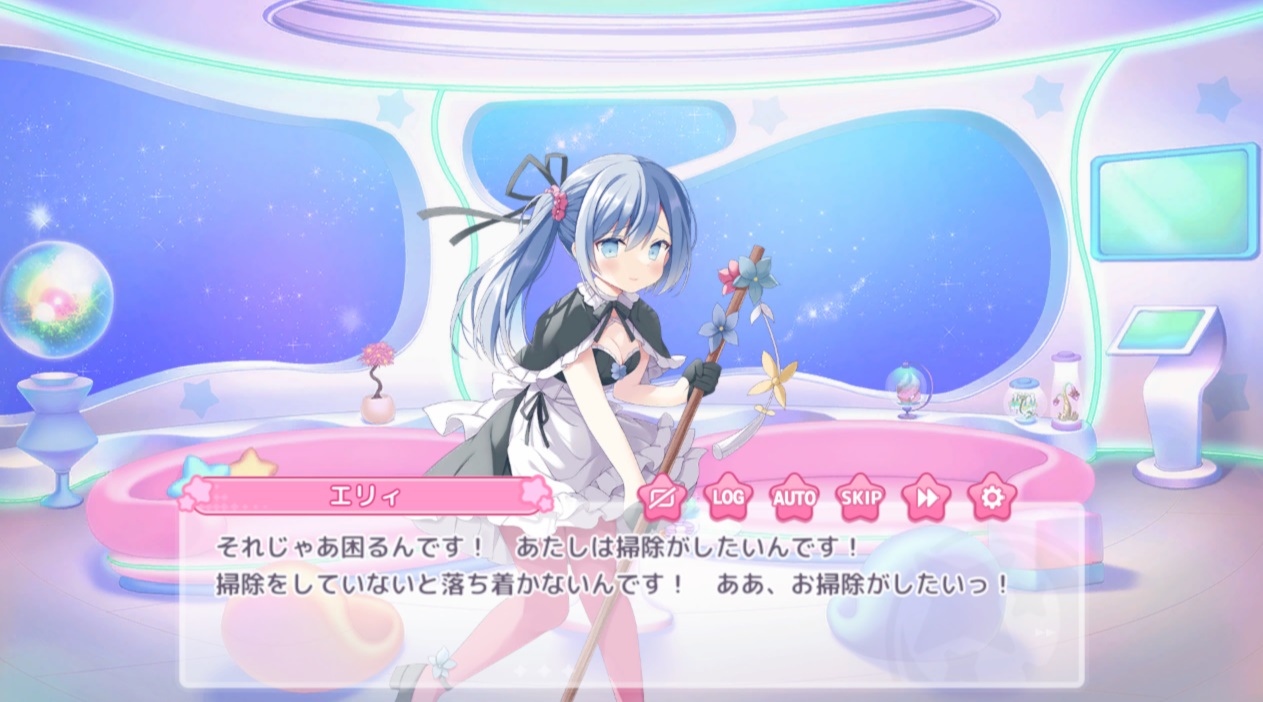Activate the SKIP star button
The width and height of the screenshot is (1263, 702).
click(x=860, y=497)
